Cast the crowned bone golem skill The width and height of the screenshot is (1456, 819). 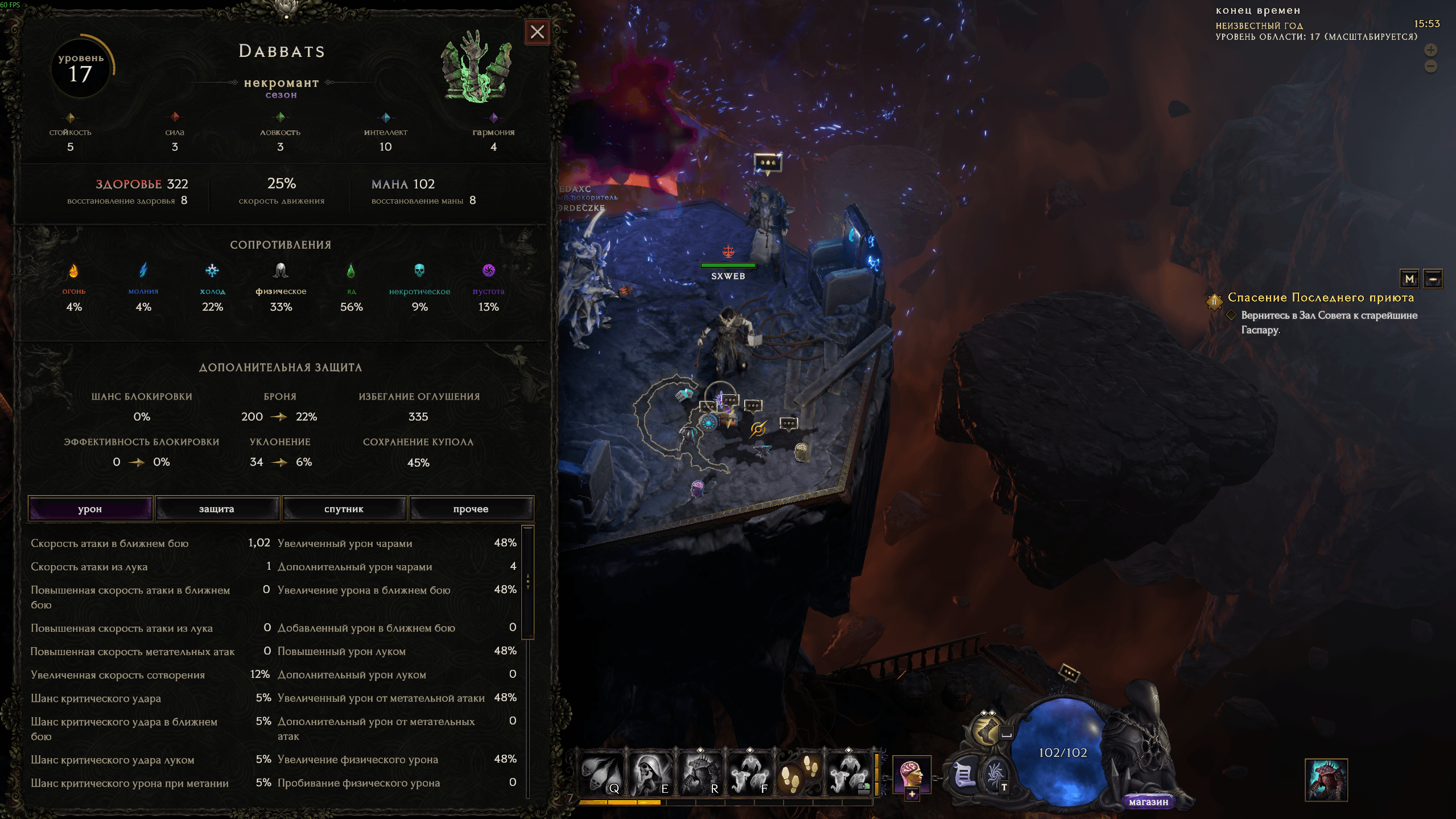click(700, 775)
